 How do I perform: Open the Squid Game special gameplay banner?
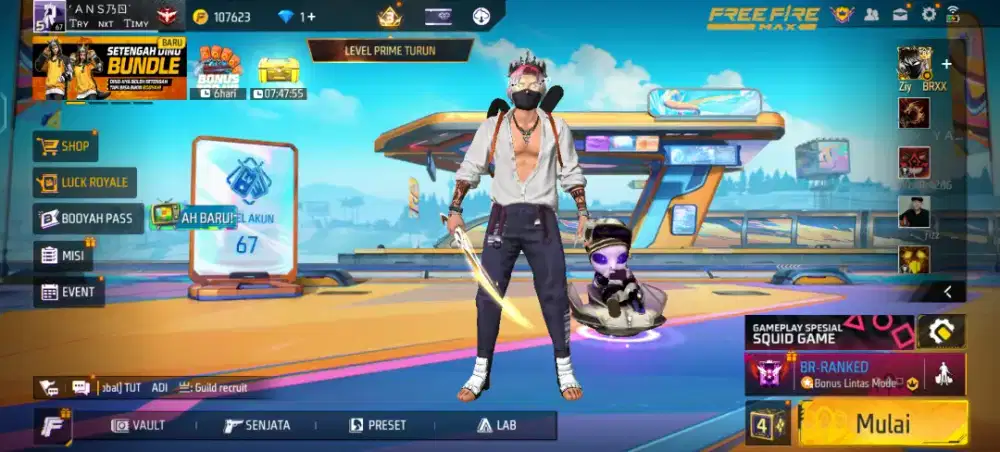tap(829, 332)
